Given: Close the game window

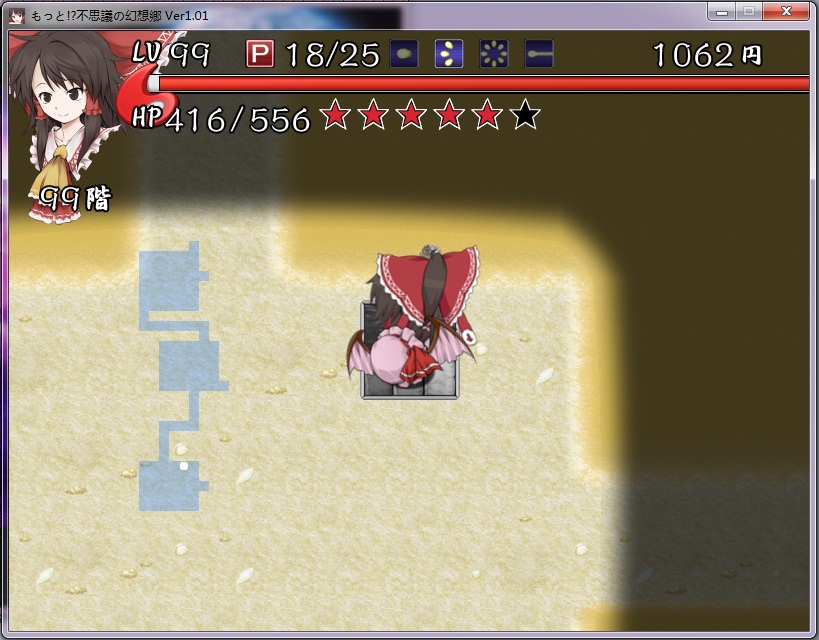Looking at the screenshot, I should coord(789,11).
